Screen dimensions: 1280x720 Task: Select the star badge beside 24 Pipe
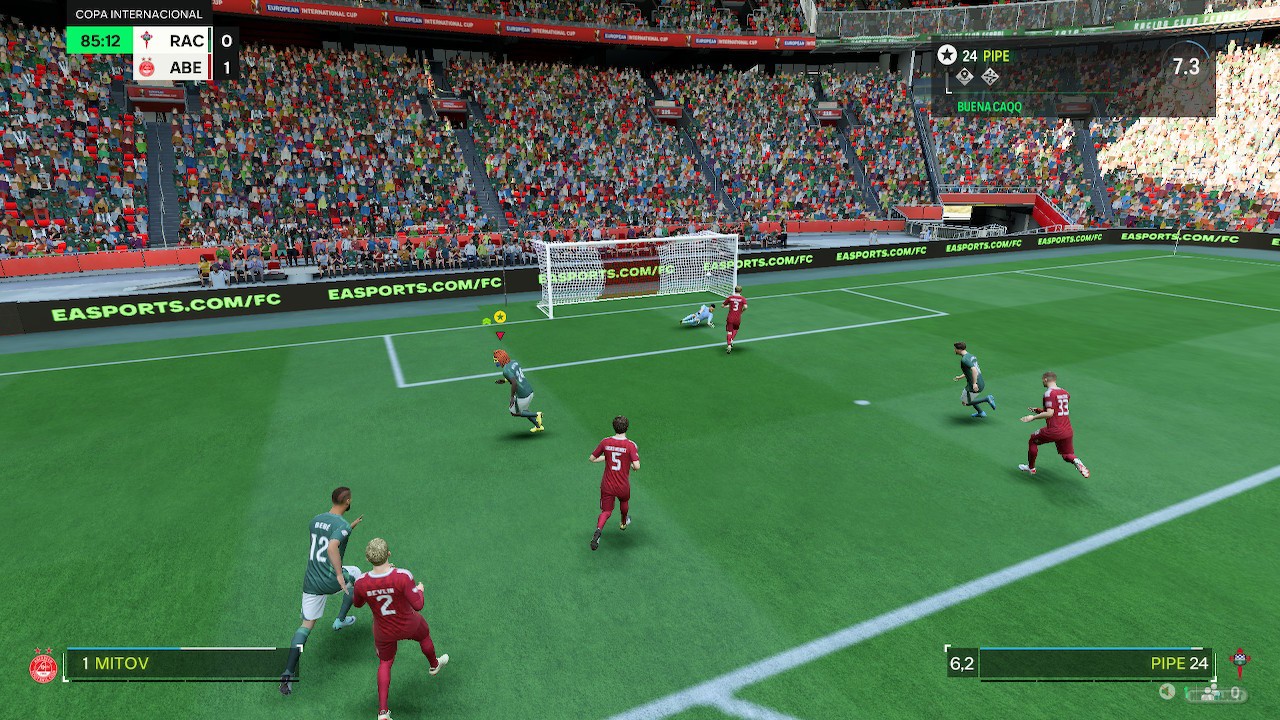(946, 55)
